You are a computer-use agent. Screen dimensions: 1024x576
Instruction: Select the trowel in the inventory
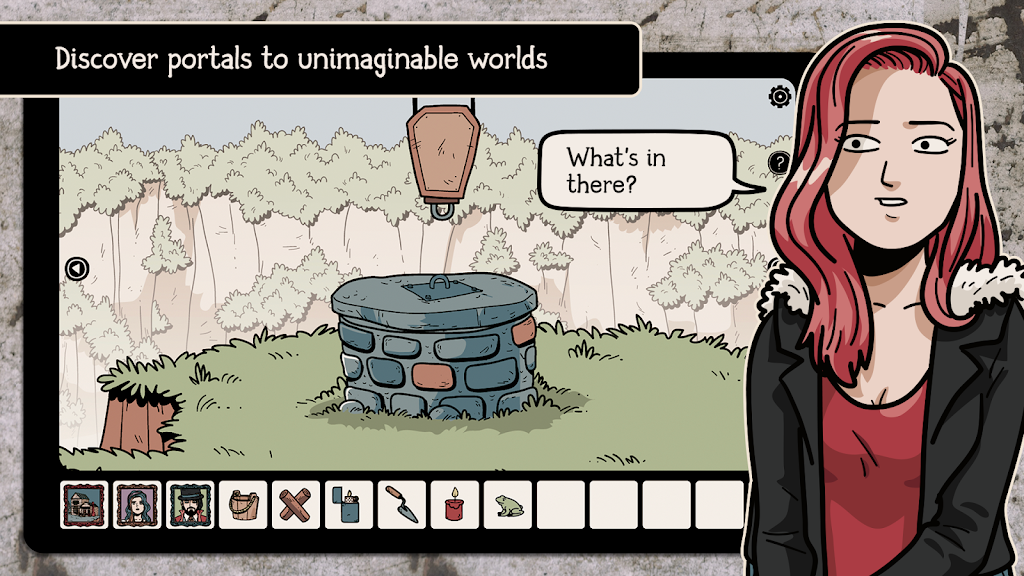[402, 505]
